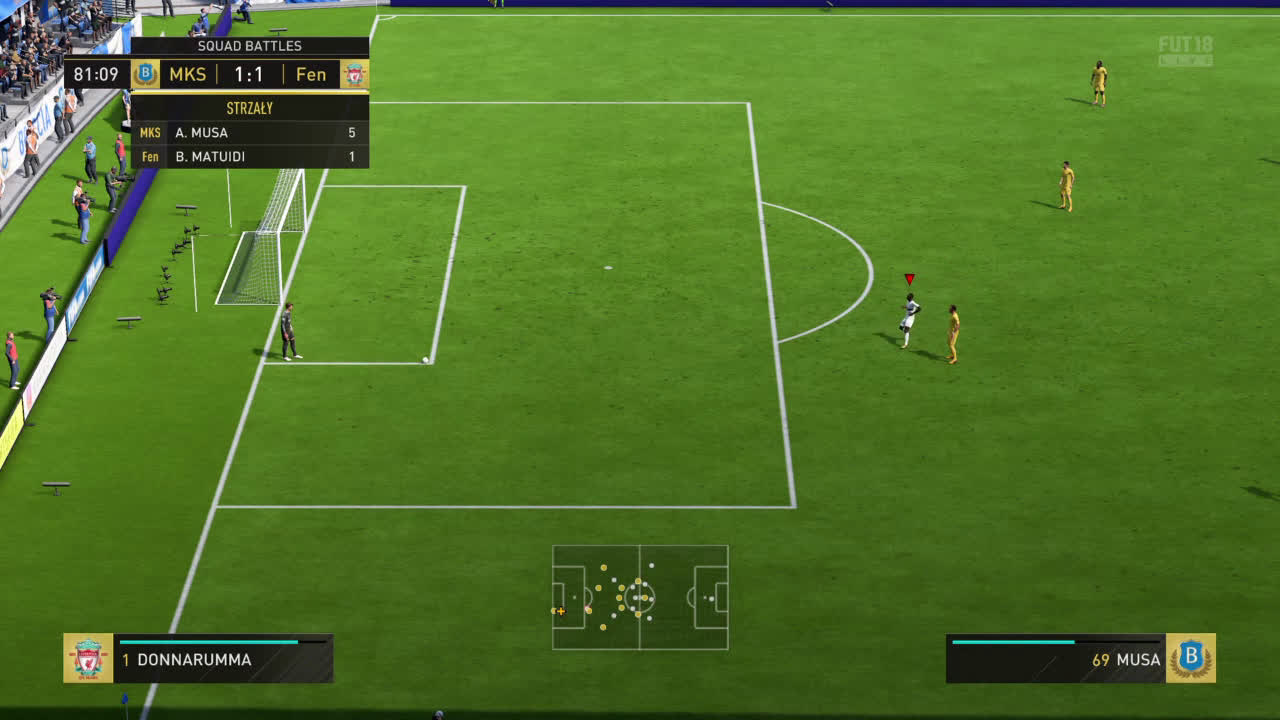The height and width of the screenshot is (720, 1280).
Task: Select the Musa player name panel
Action: click(1055, 659)
